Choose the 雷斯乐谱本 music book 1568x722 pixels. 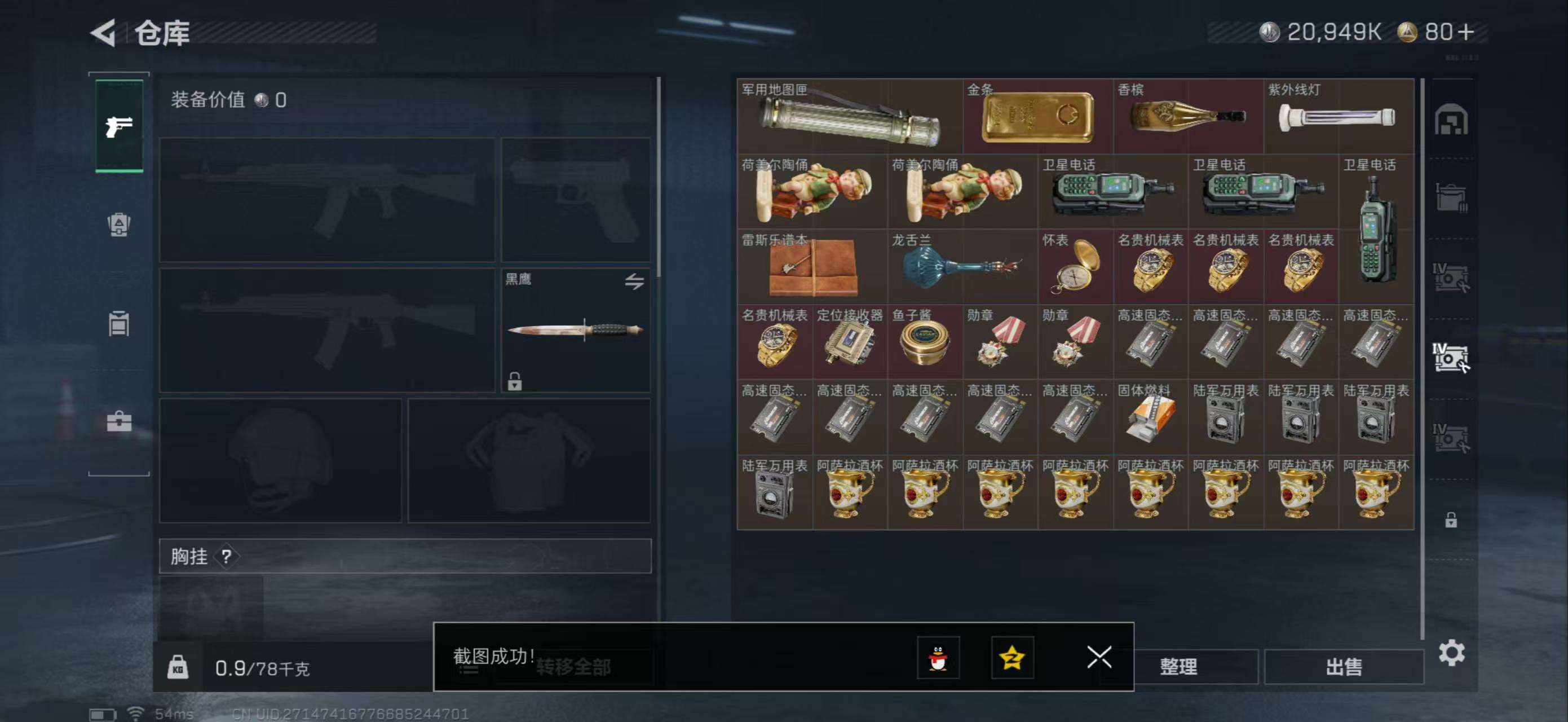click(x=812, y=267)
